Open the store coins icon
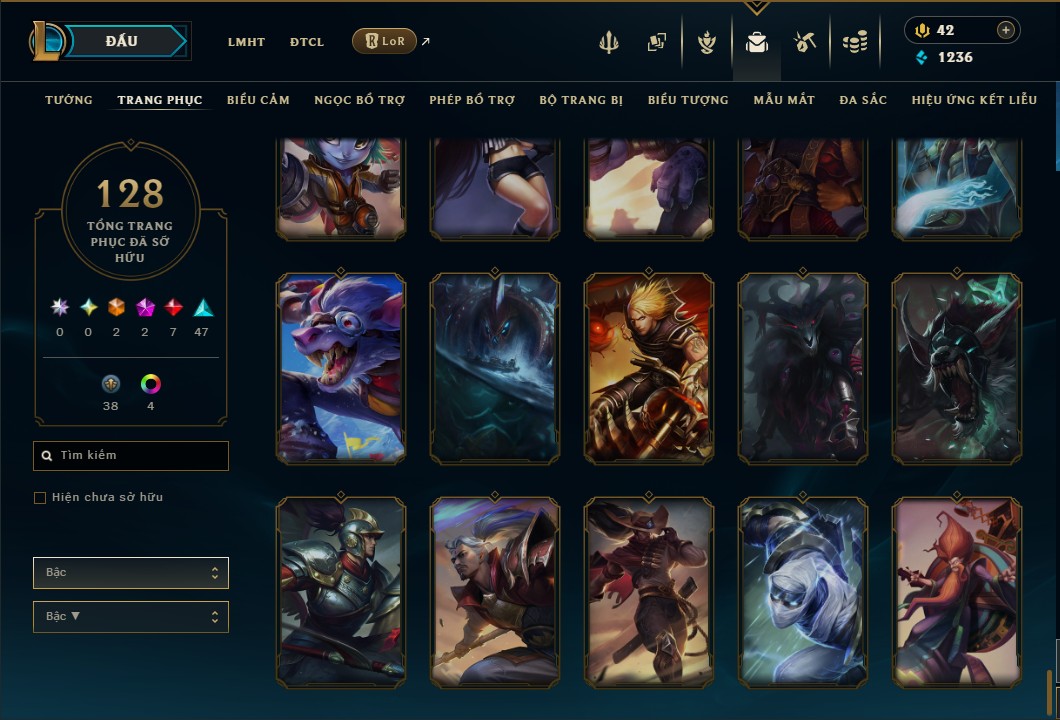 [x=854, y=42]
